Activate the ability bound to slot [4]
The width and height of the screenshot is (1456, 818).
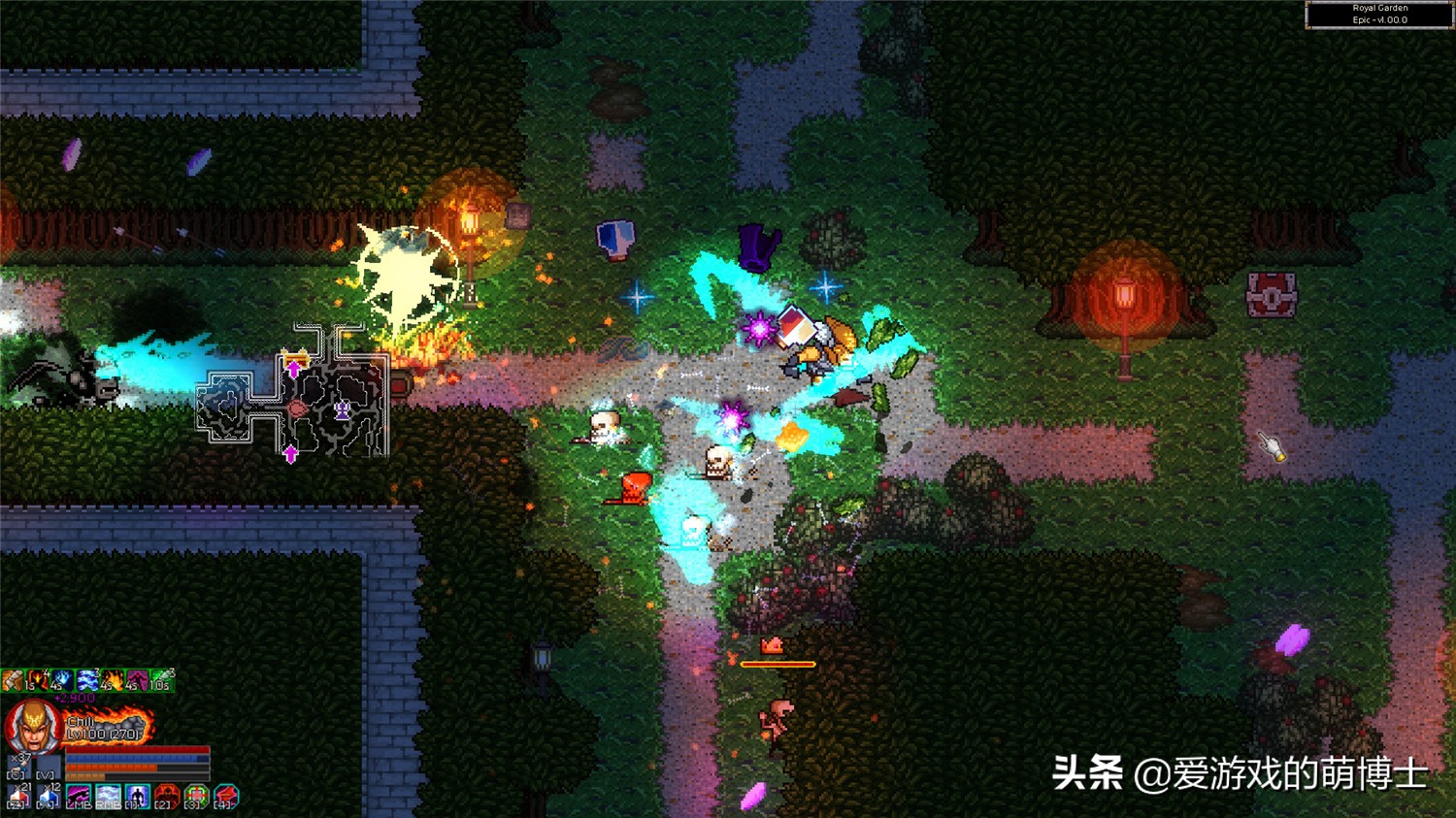223,795
